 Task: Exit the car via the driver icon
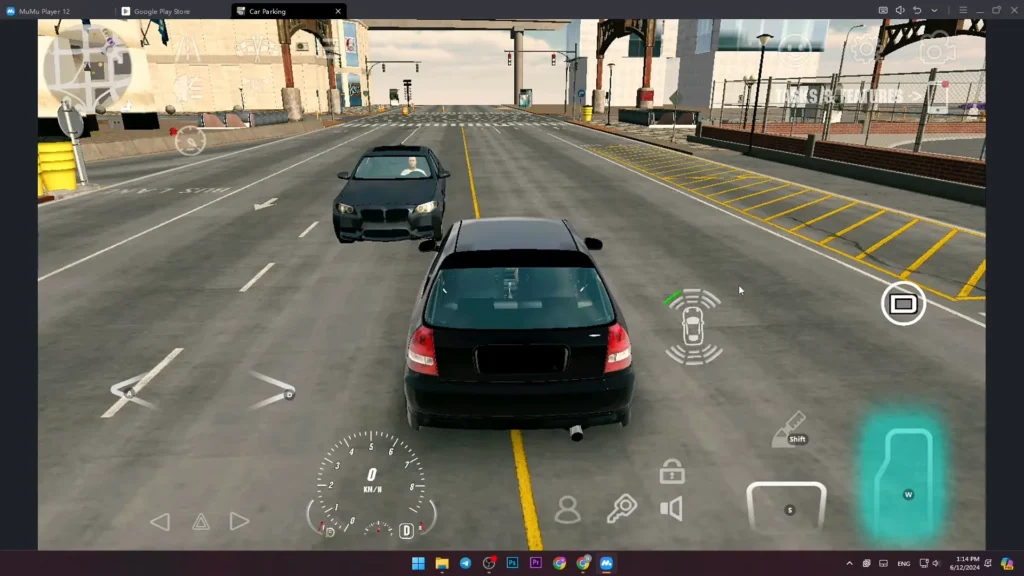567,510
